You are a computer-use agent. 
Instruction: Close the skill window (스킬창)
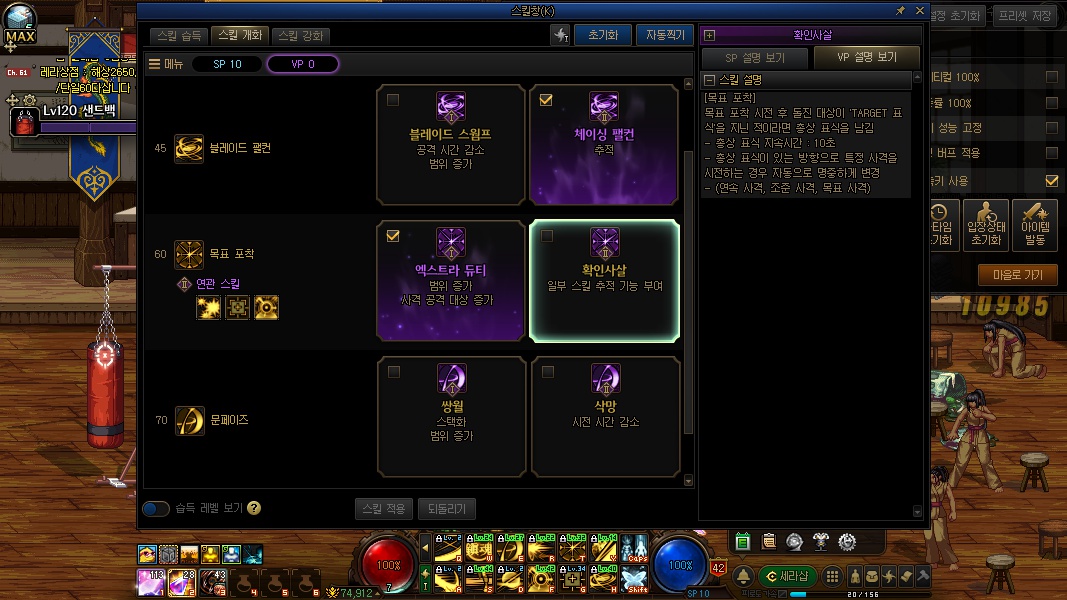click(918, 10)
